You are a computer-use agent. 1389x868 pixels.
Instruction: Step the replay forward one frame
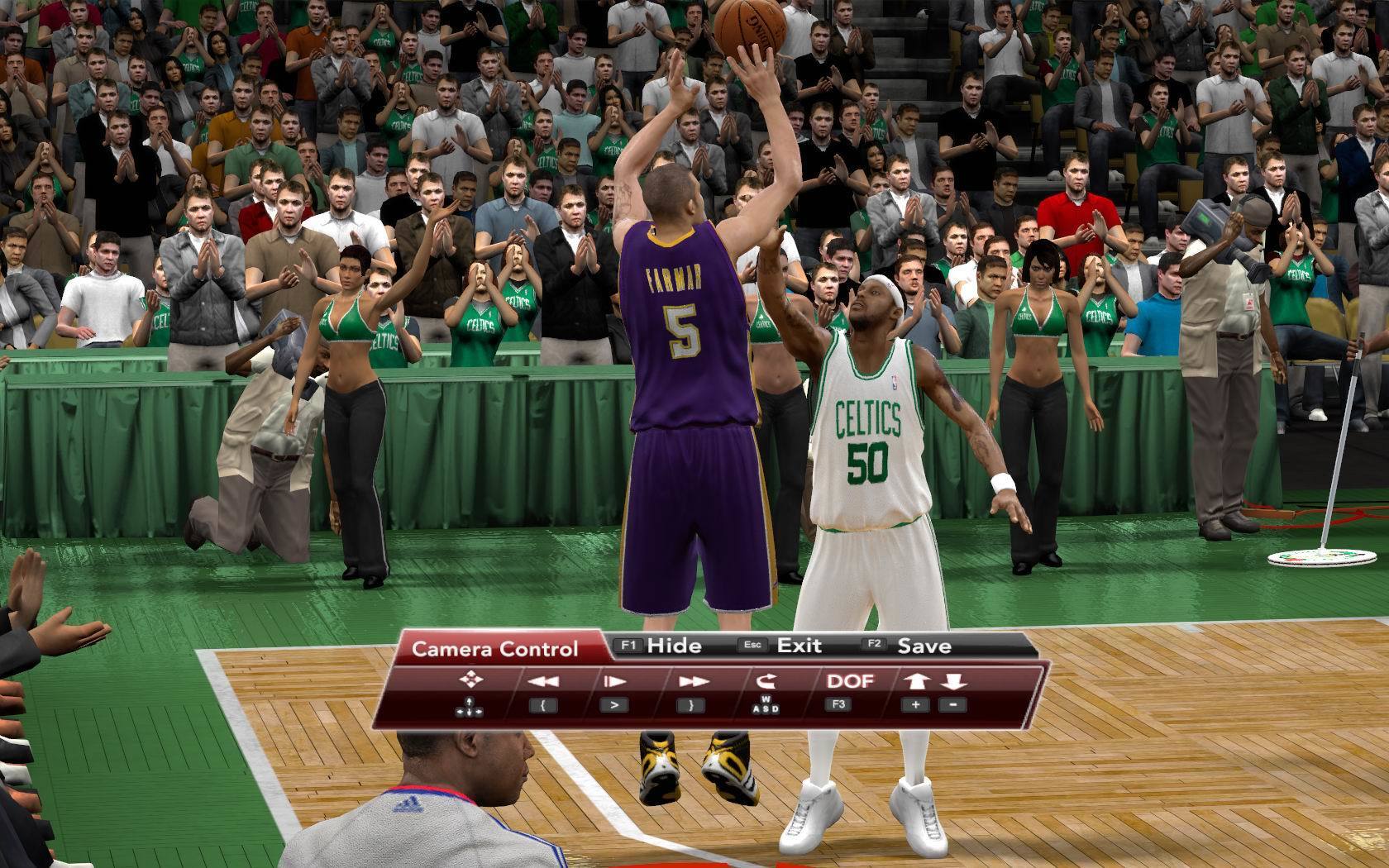click(x=613, y=681)
